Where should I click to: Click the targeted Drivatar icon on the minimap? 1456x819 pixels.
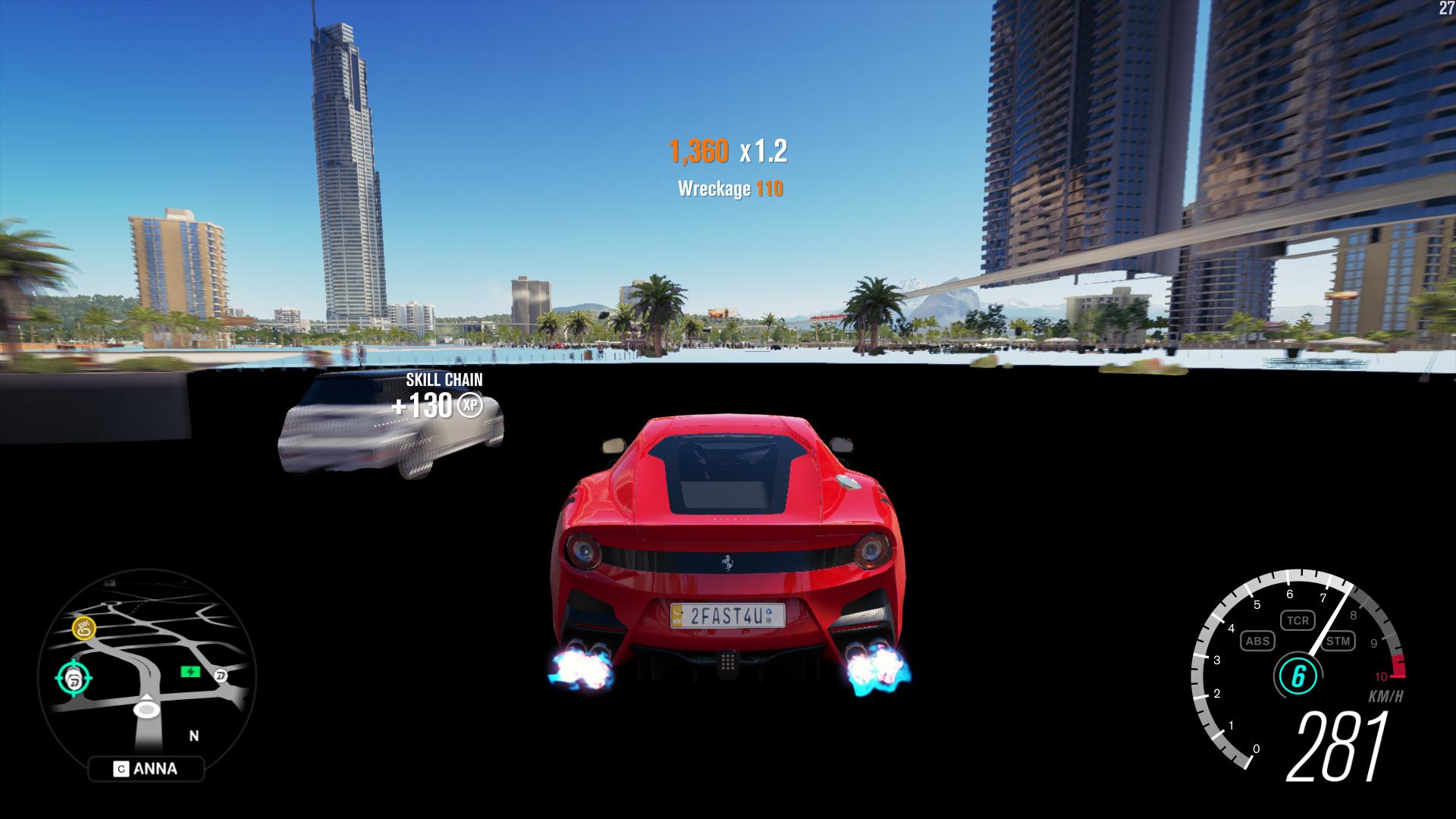(x=73, y=677)
